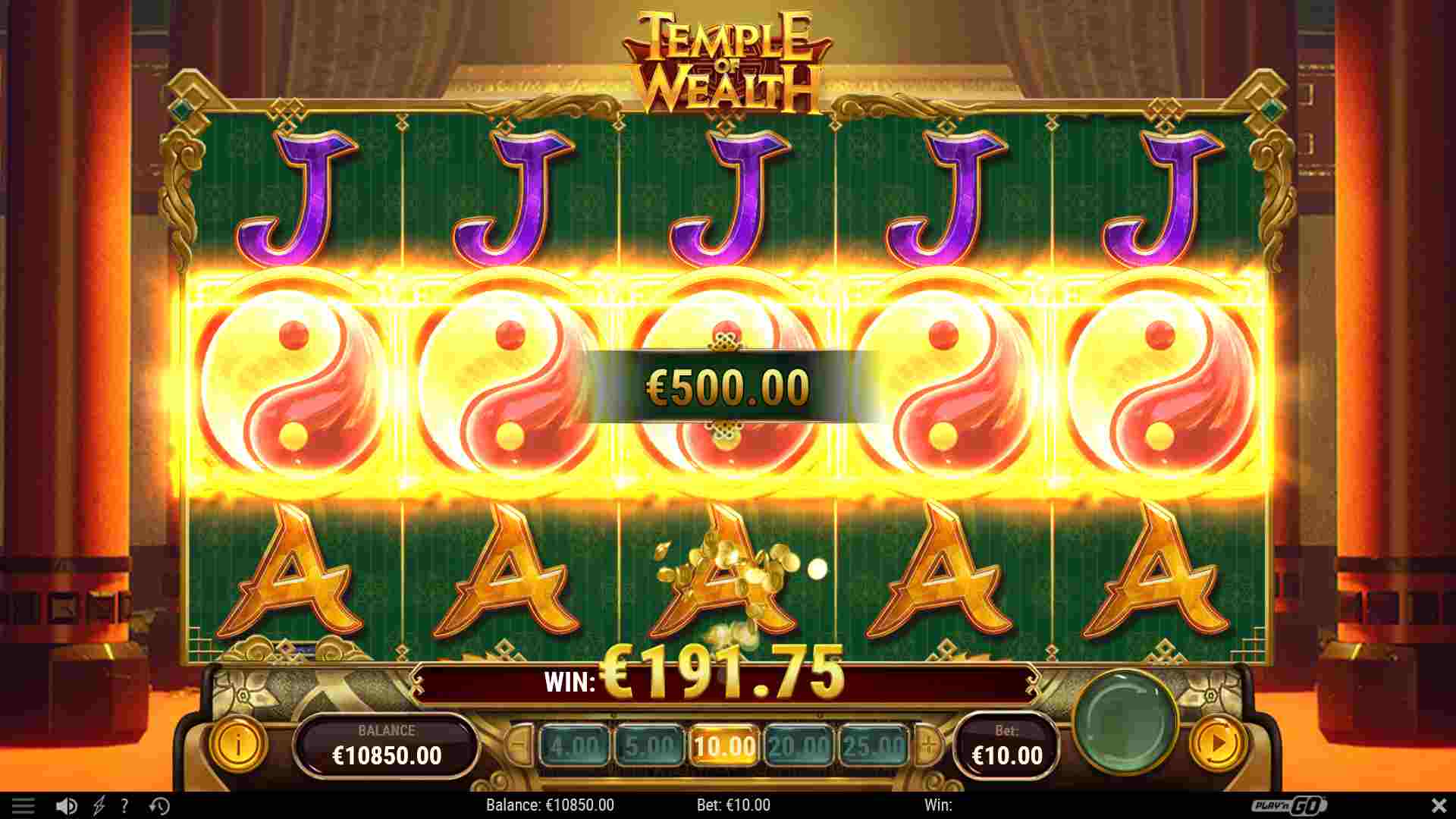Select the €20.00 bet chip
Image resolution: width=1456 pixels, height=819 pixels.
point(799,745)
